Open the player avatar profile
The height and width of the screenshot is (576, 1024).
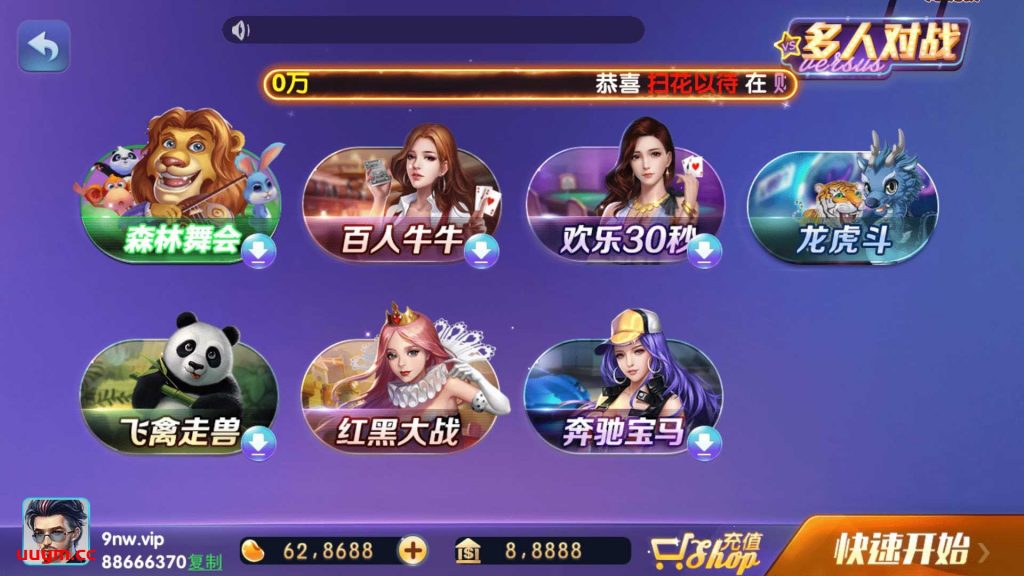(56, 531)
